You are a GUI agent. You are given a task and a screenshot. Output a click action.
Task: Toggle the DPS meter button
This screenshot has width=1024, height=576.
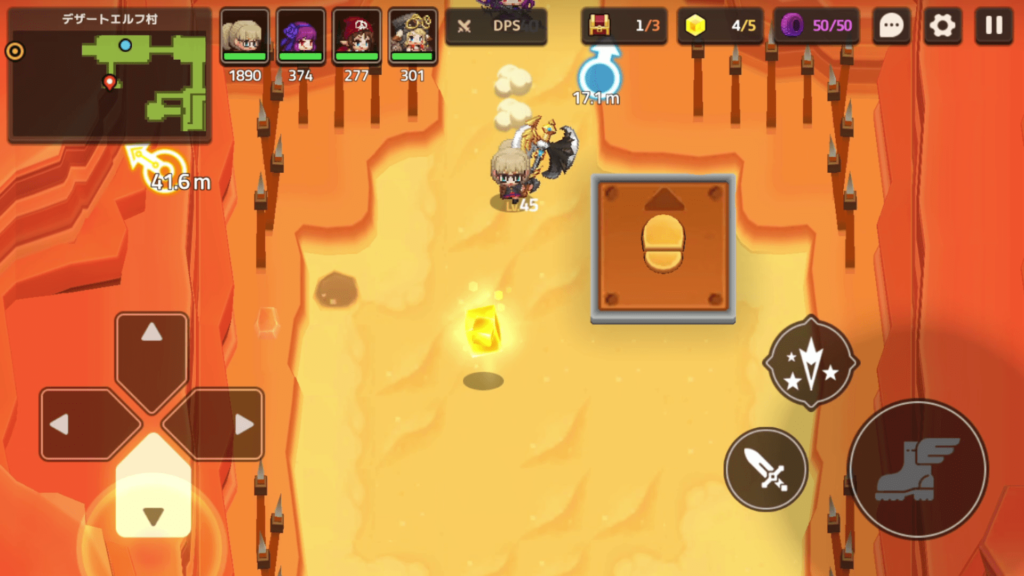coord(496,26)
